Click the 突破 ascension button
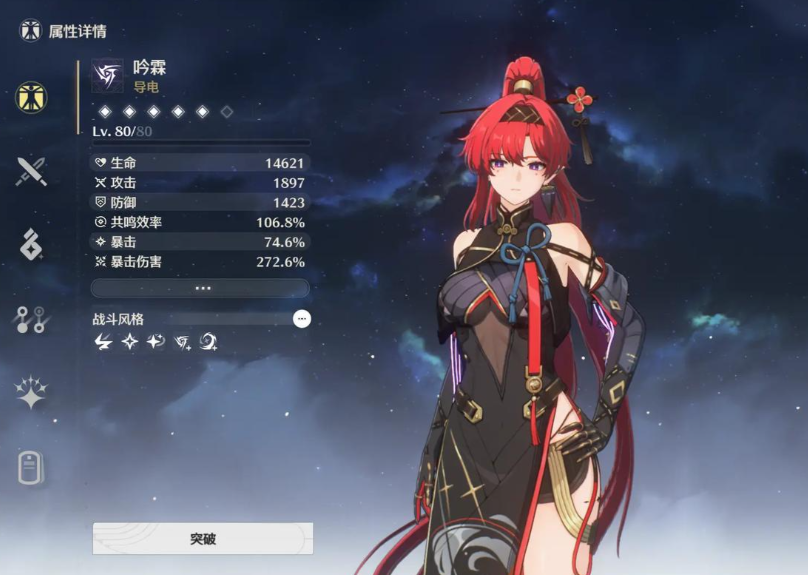The width and height of the screenshot is (808, 575). 202,538
